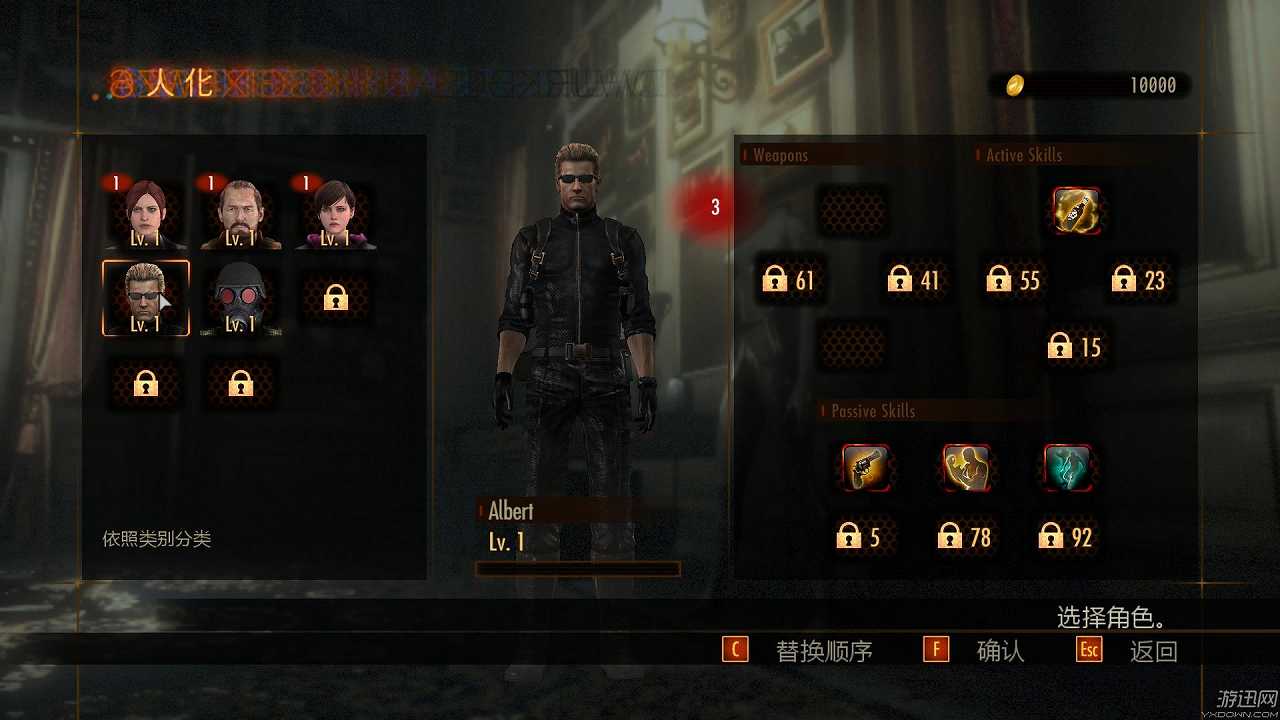Click a locked character slot padlock

[x=336, y=298]
